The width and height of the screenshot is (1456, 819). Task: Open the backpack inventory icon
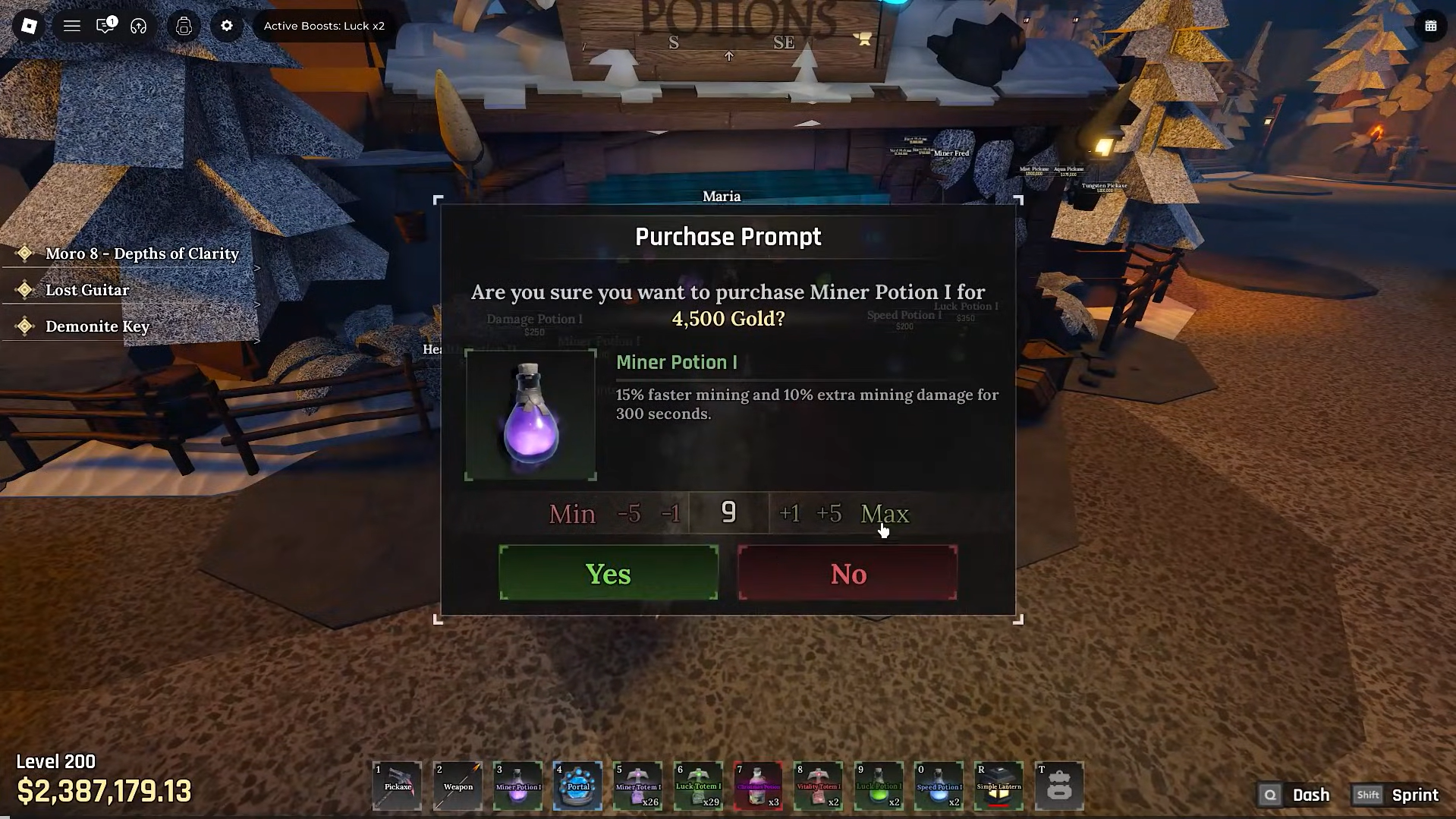(1059, 786)
